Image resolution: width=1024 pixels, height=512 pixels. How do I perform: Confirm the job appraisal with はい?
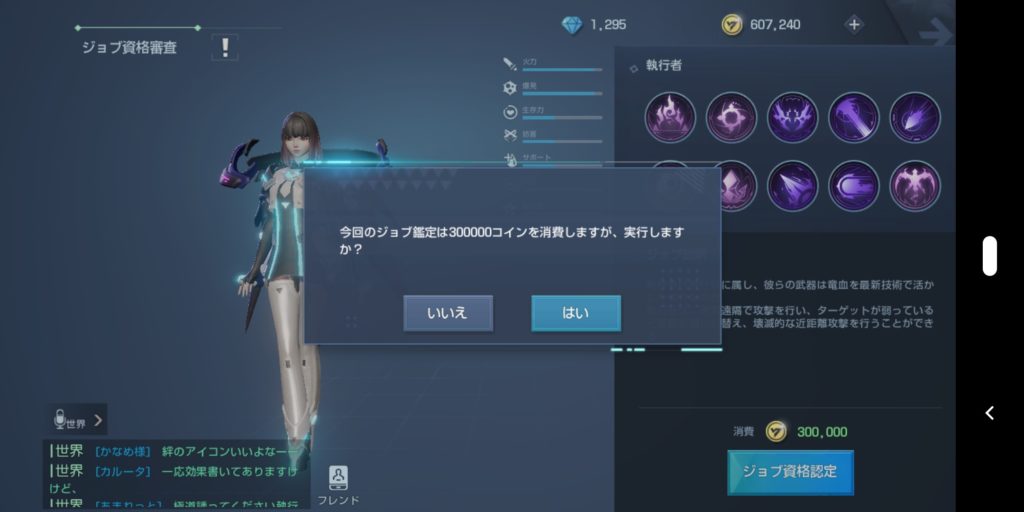point(575,313)
